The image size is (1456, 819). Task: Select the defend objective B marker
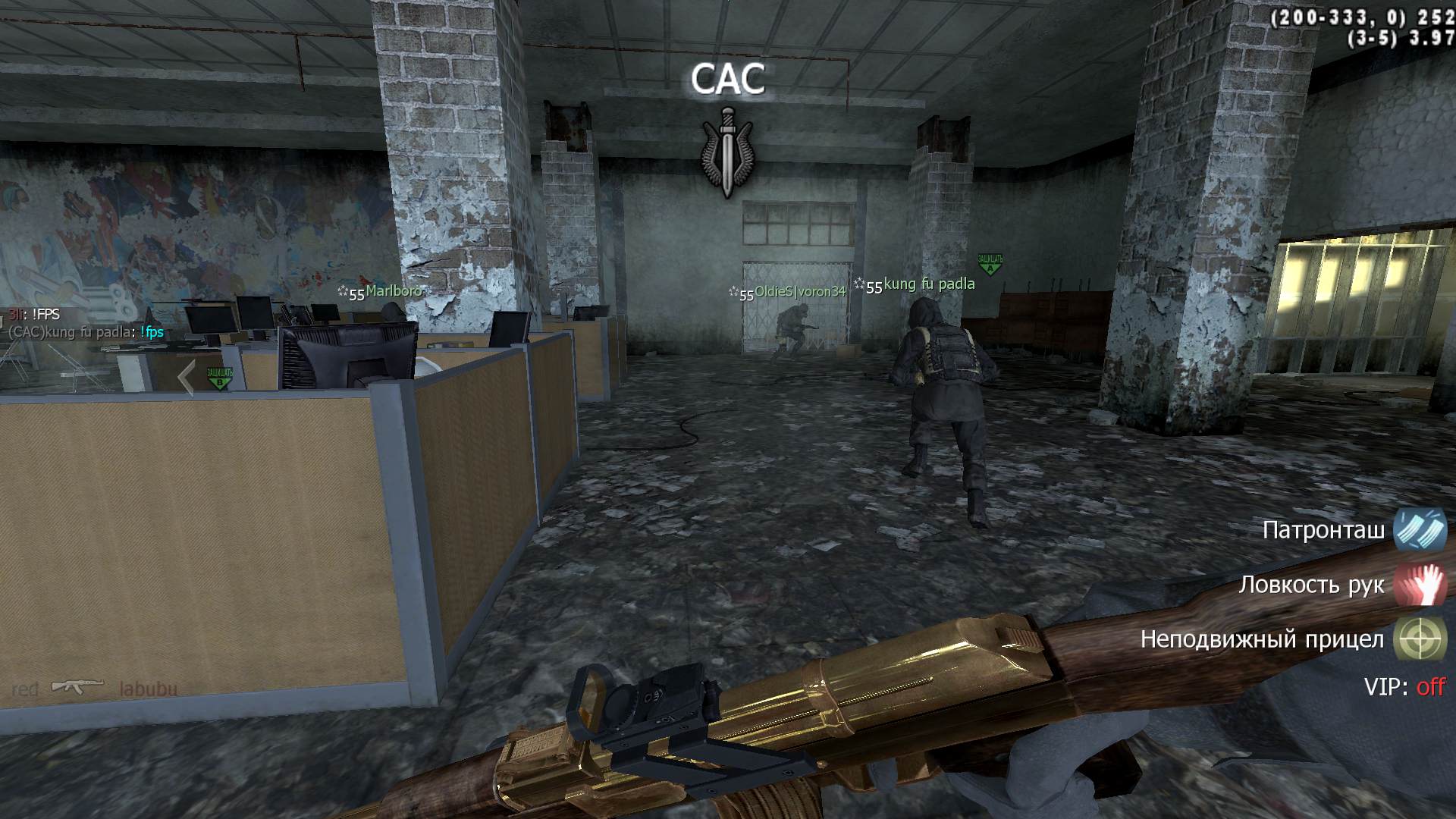click(x=219, y=378)
